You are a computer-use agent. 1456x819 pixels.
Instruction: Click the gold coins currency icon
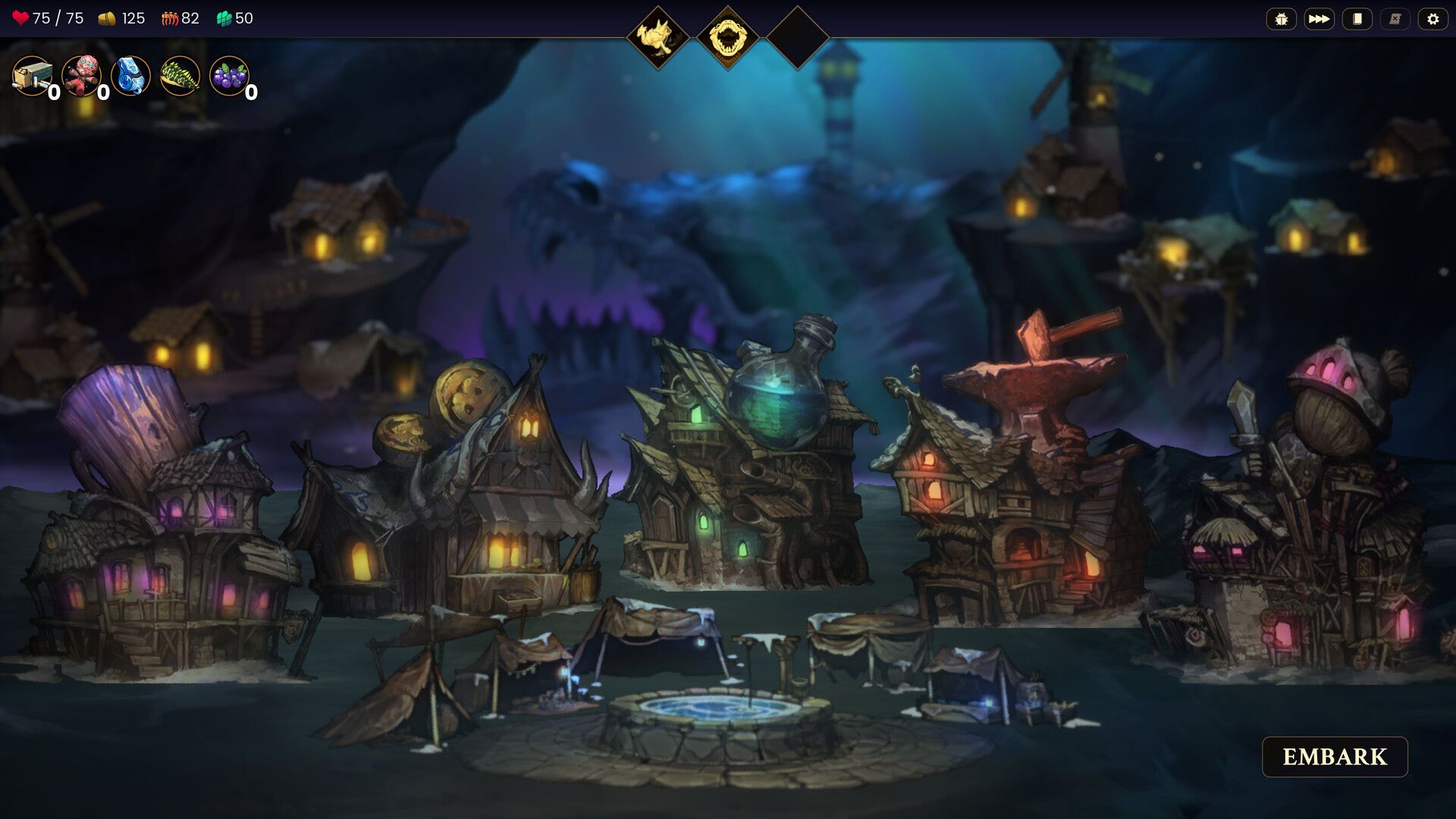coord(108,18)
